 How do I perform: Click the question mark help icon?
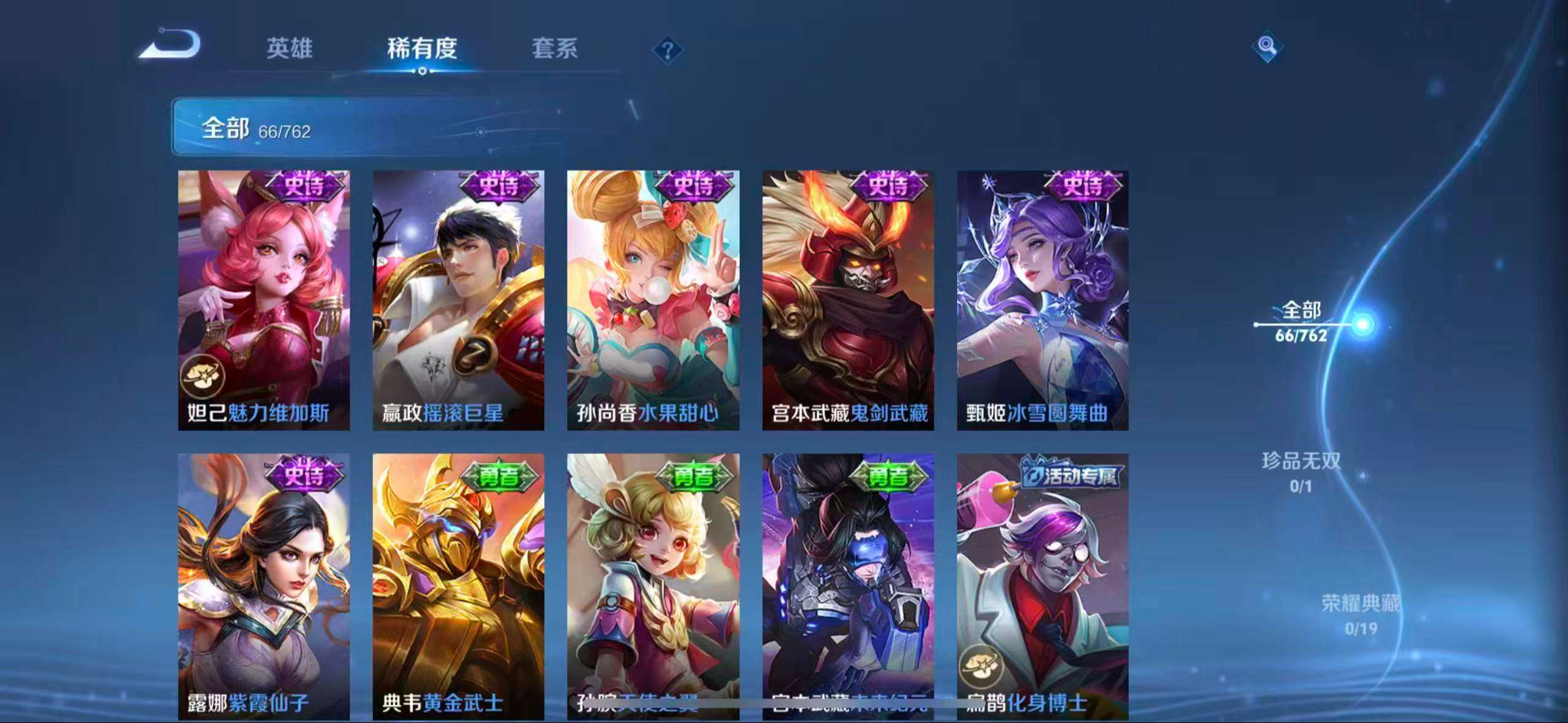[x=669, y=50]
